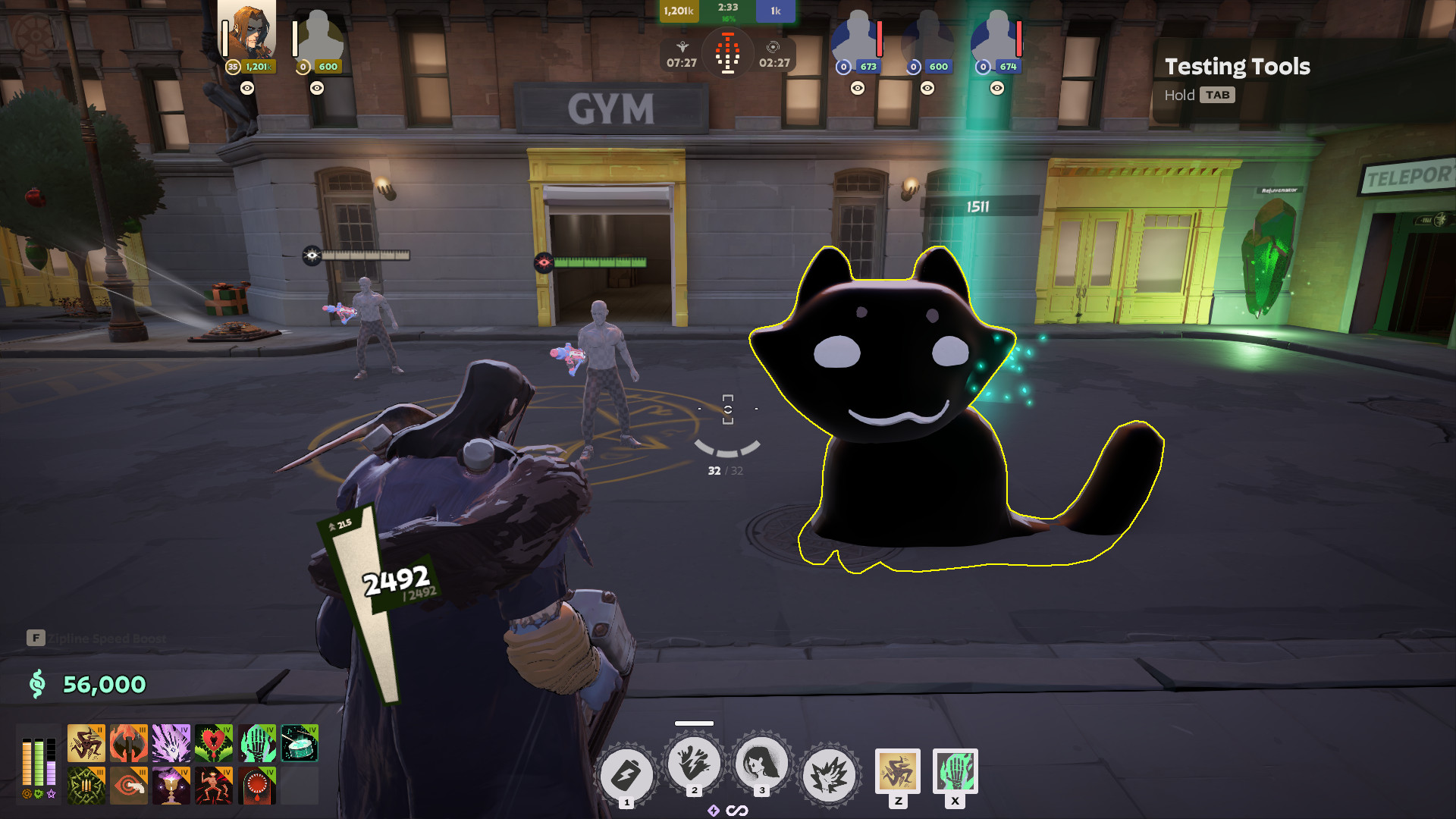The width and height of the screenshot is (1456, 819).
Task: Select the flexing red figure item slot
Action: [x=214, y=786]
